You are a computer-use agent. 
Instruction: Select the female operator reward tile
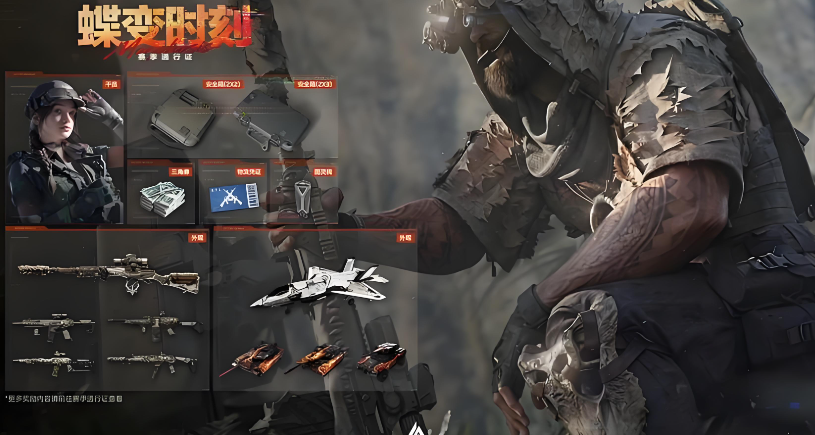point(64,148)
